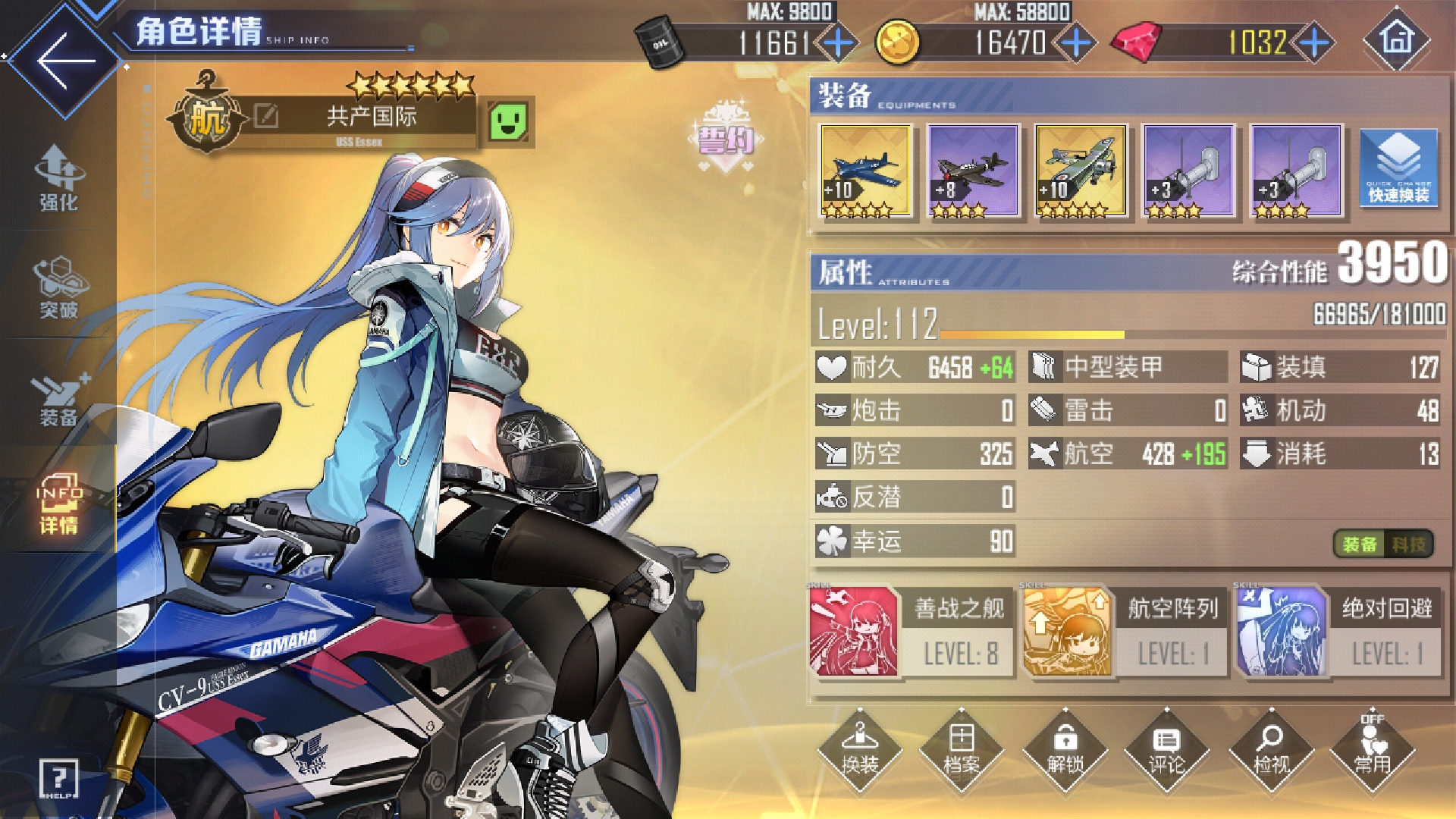Go back with the arrow button
The height and width of the screenshot is (819, 1456).
point(65,61)
